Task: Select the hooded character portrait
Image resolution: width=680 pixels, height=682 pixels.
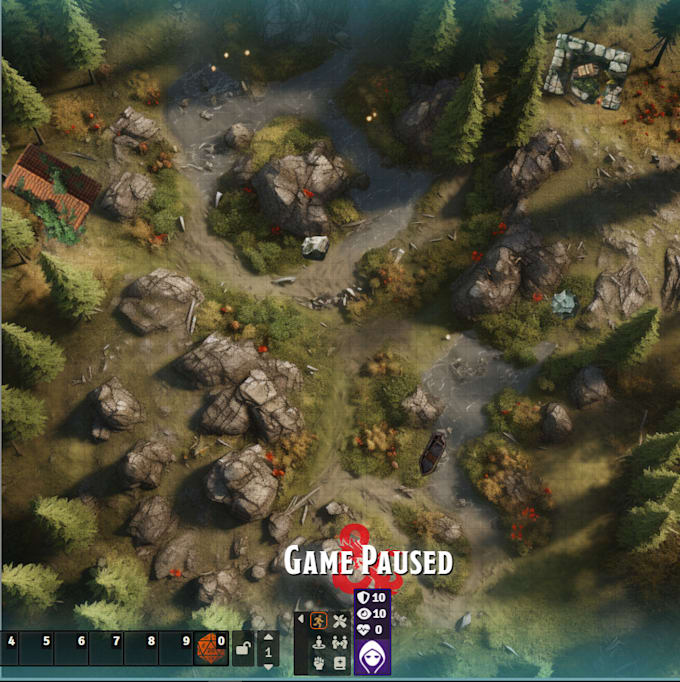Action: coord(372,655)
